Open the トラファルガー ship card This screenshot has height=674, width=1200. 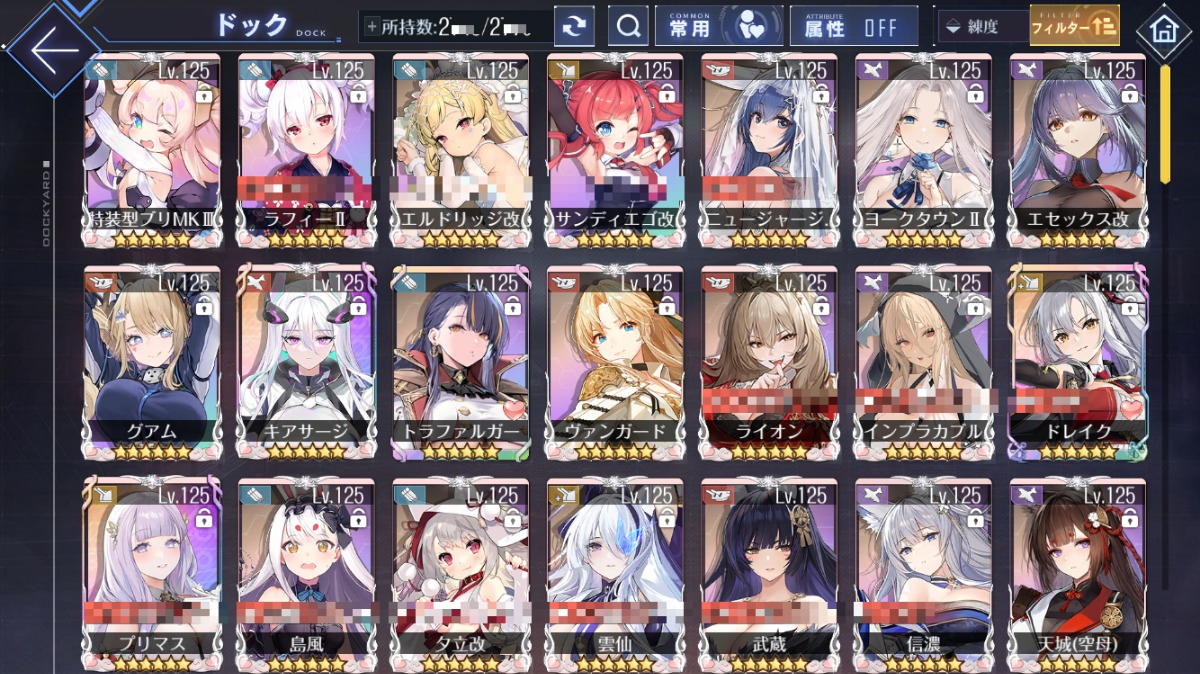coord(461,362)
